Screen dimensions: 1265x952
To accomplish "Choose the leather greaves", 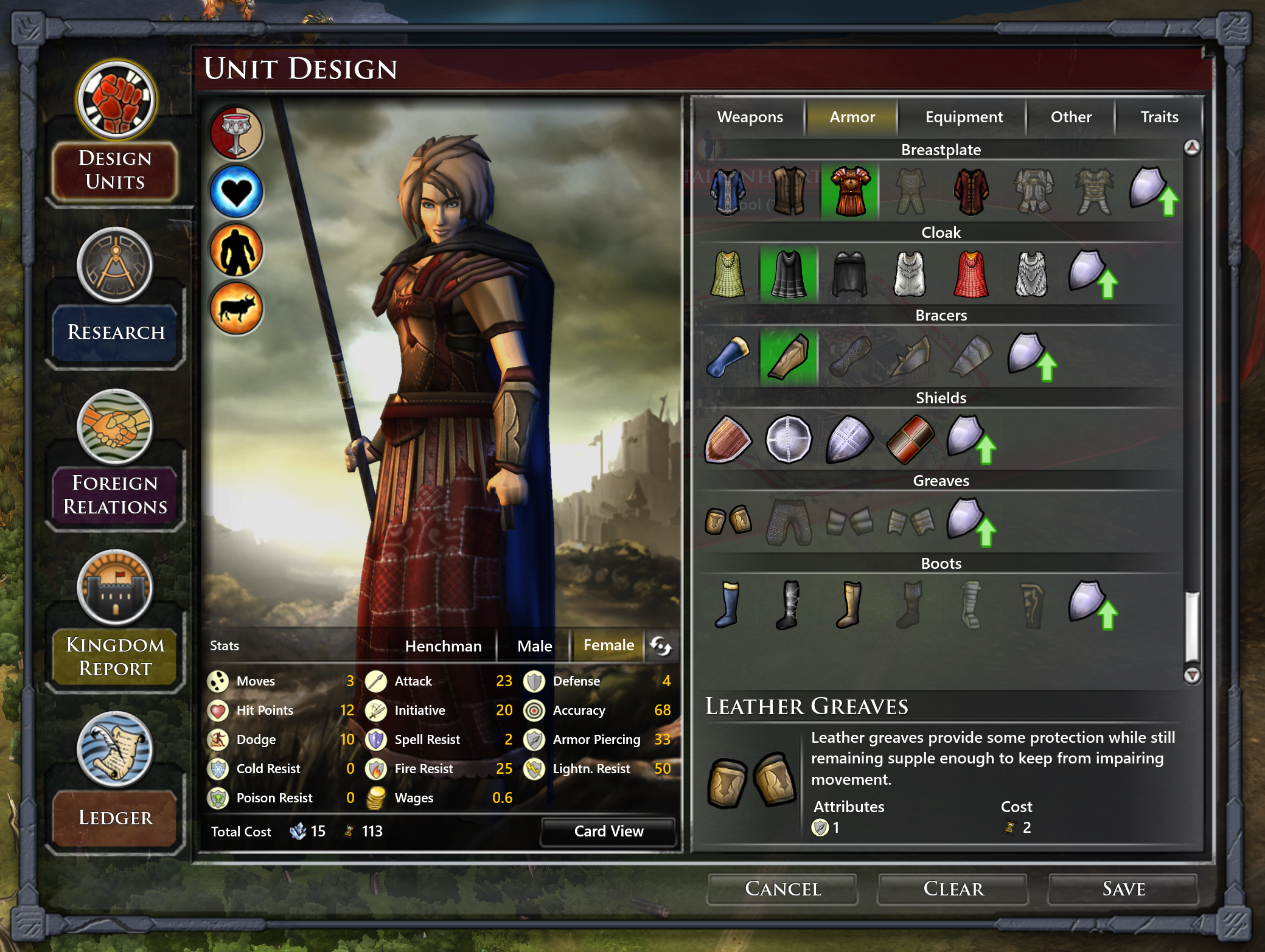I will coord(728,521).
